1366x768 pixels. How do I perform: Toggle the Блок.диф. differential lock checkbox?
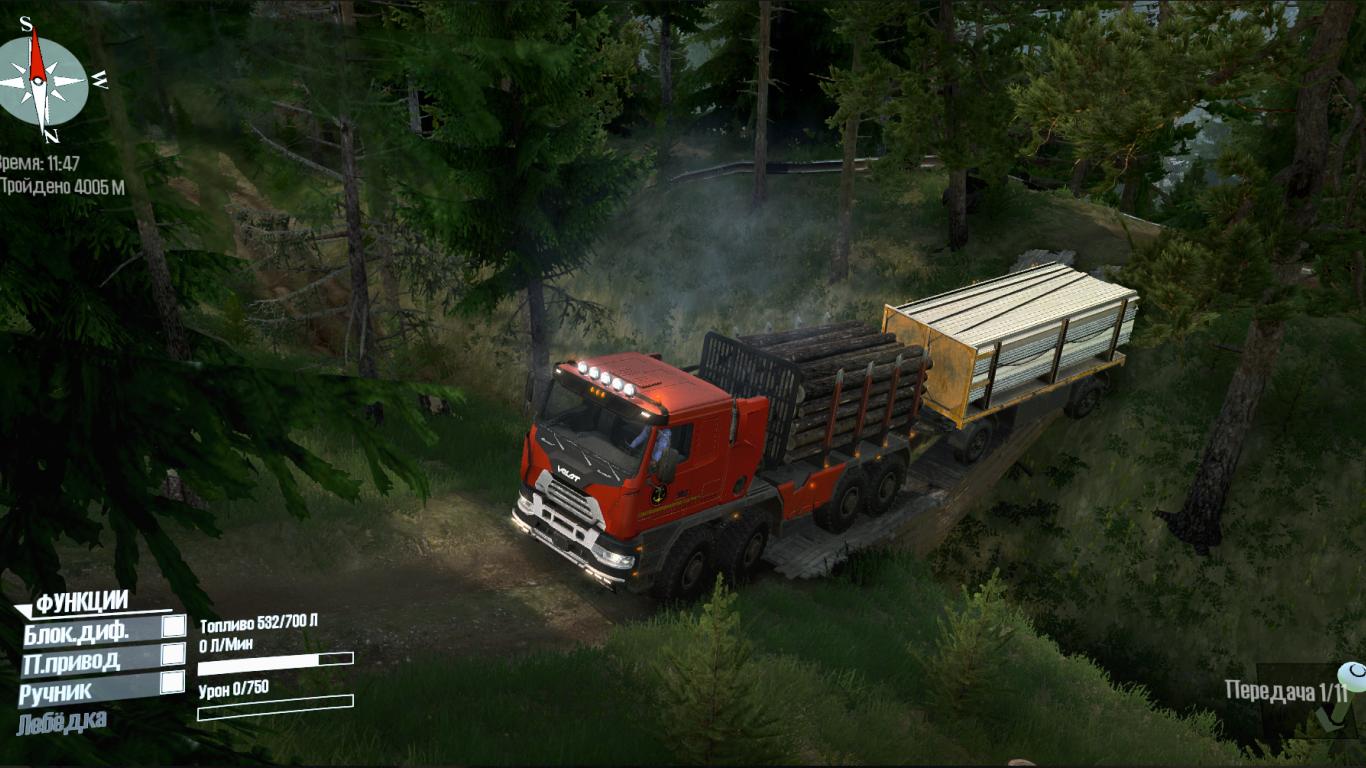tap(174, 627)
